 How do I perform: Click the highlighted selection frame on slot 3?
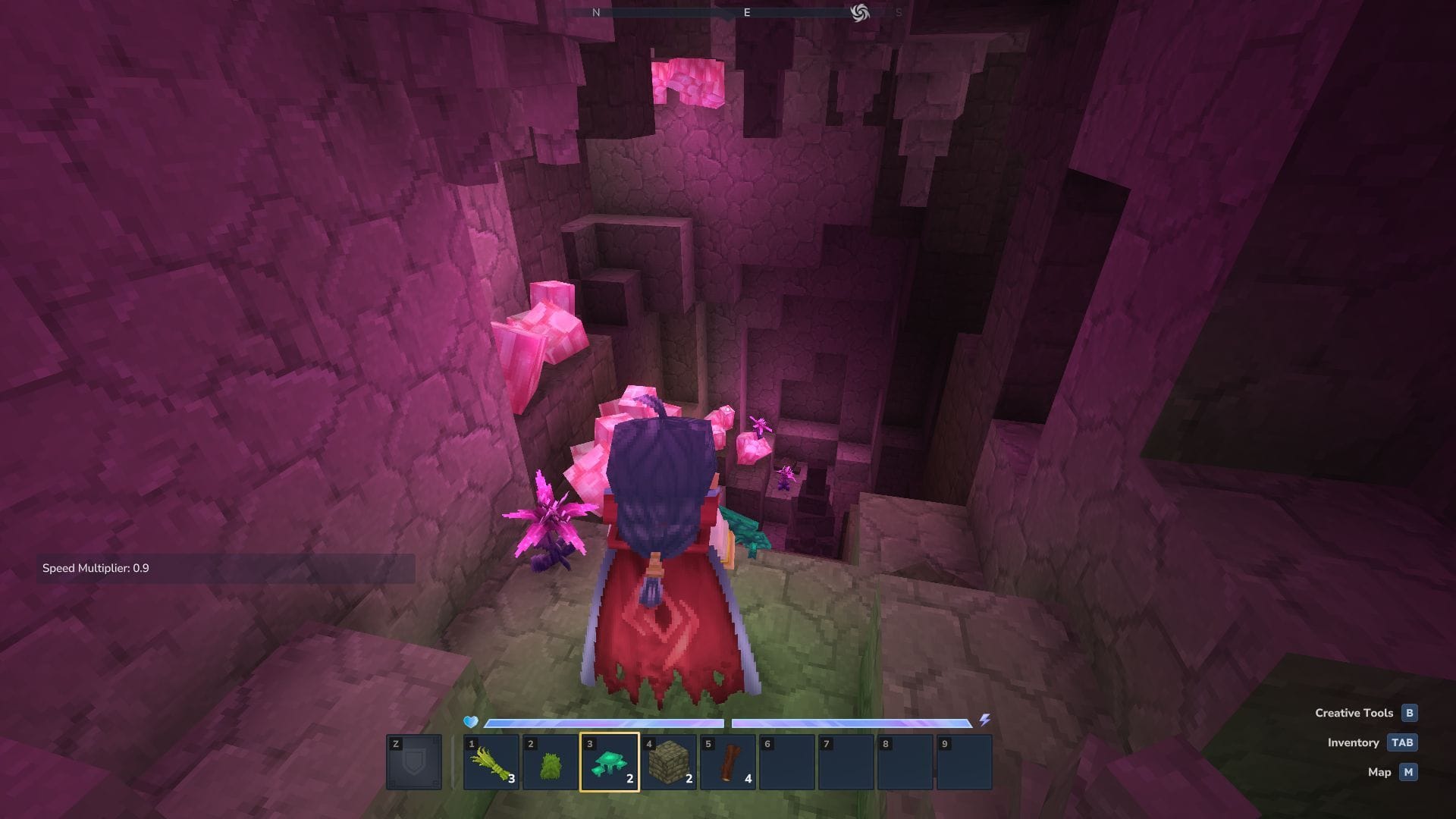tap(611, 762)
